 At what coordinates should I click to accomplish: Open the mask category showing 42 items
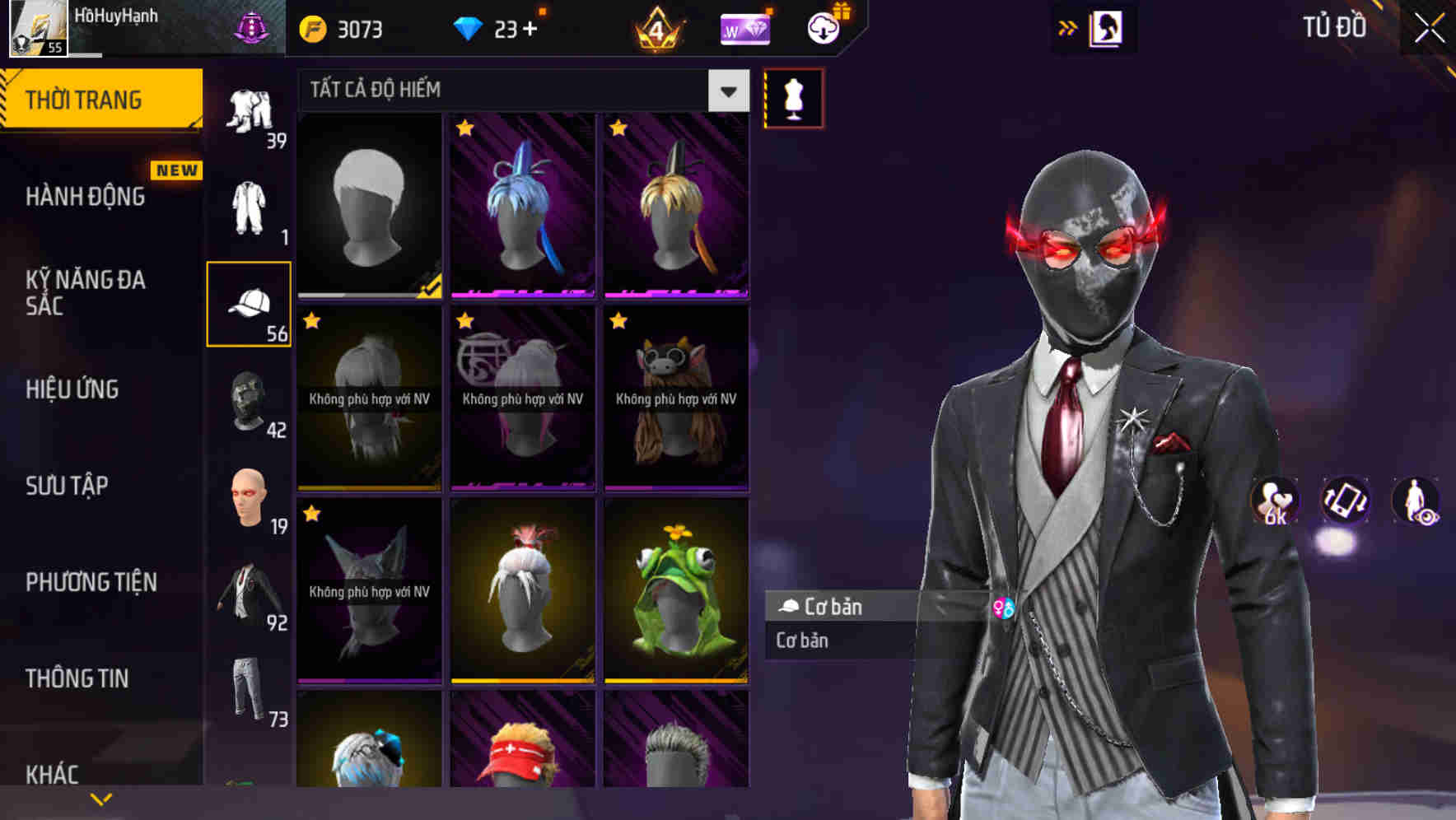pyautogui.click(x=247, y=402)
